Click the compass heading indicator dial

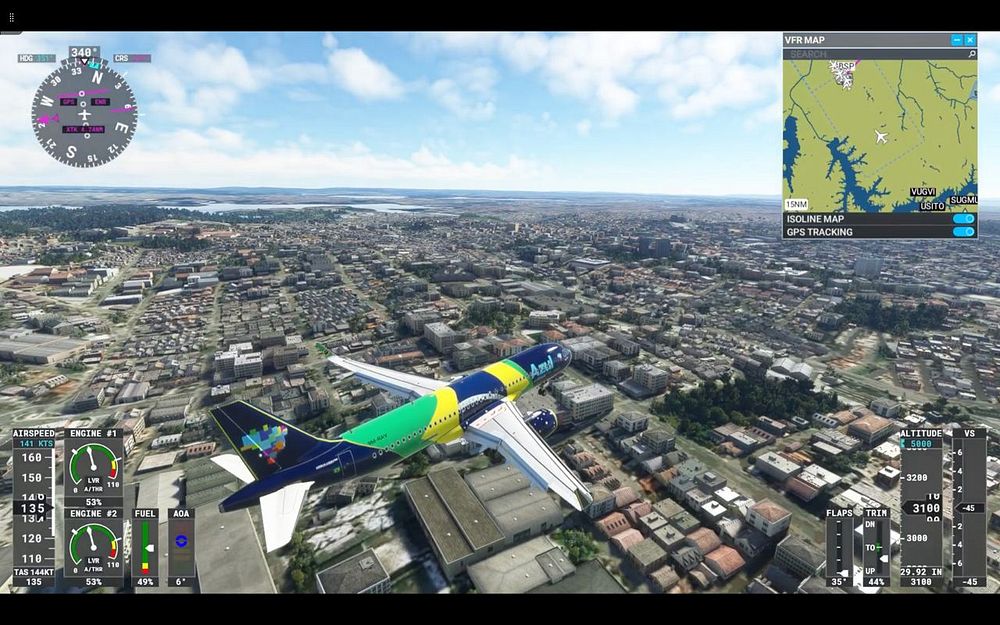(84, 110)
